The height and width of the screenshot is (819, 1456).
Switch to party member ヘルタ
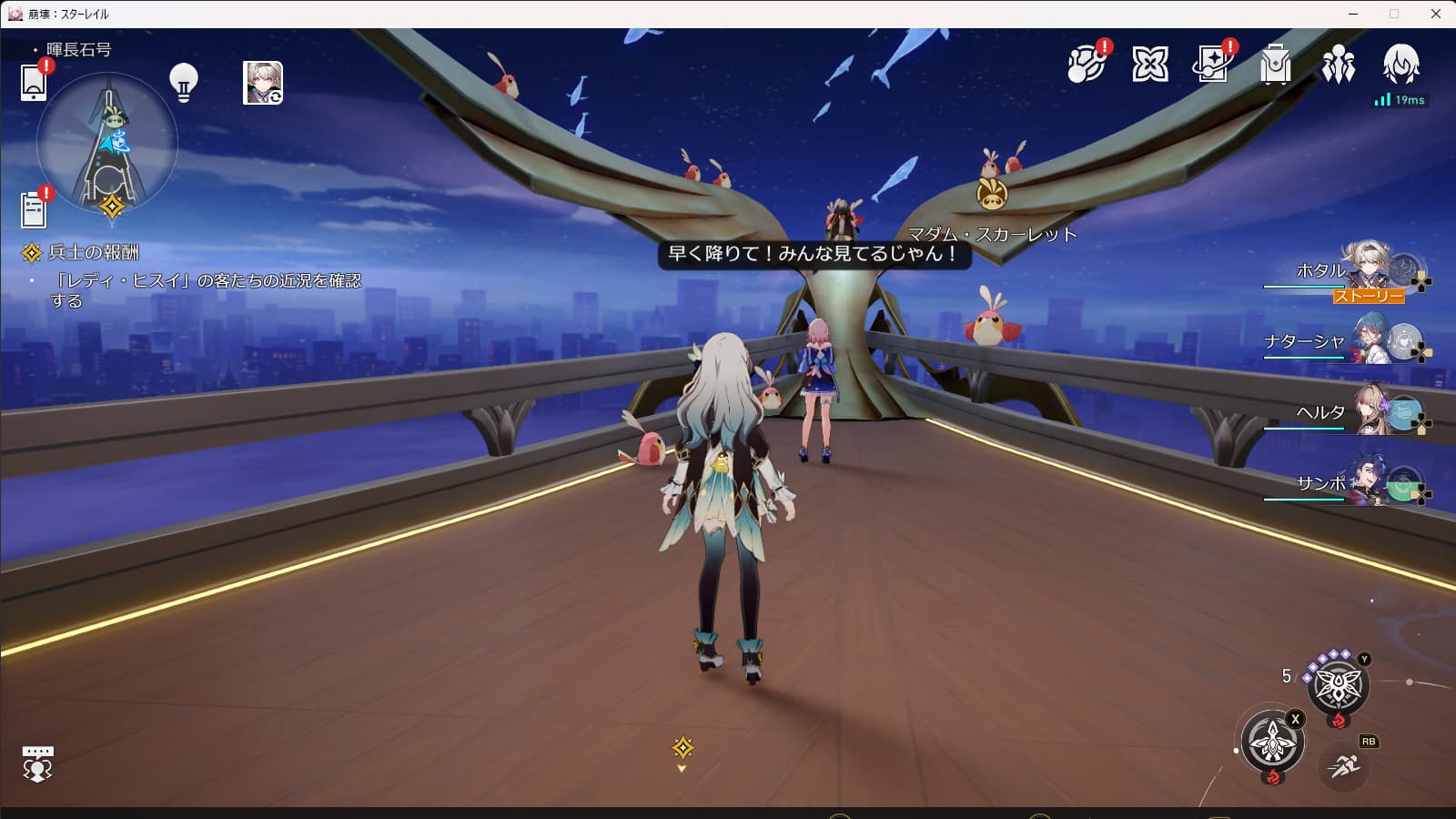pos(1366,411)
